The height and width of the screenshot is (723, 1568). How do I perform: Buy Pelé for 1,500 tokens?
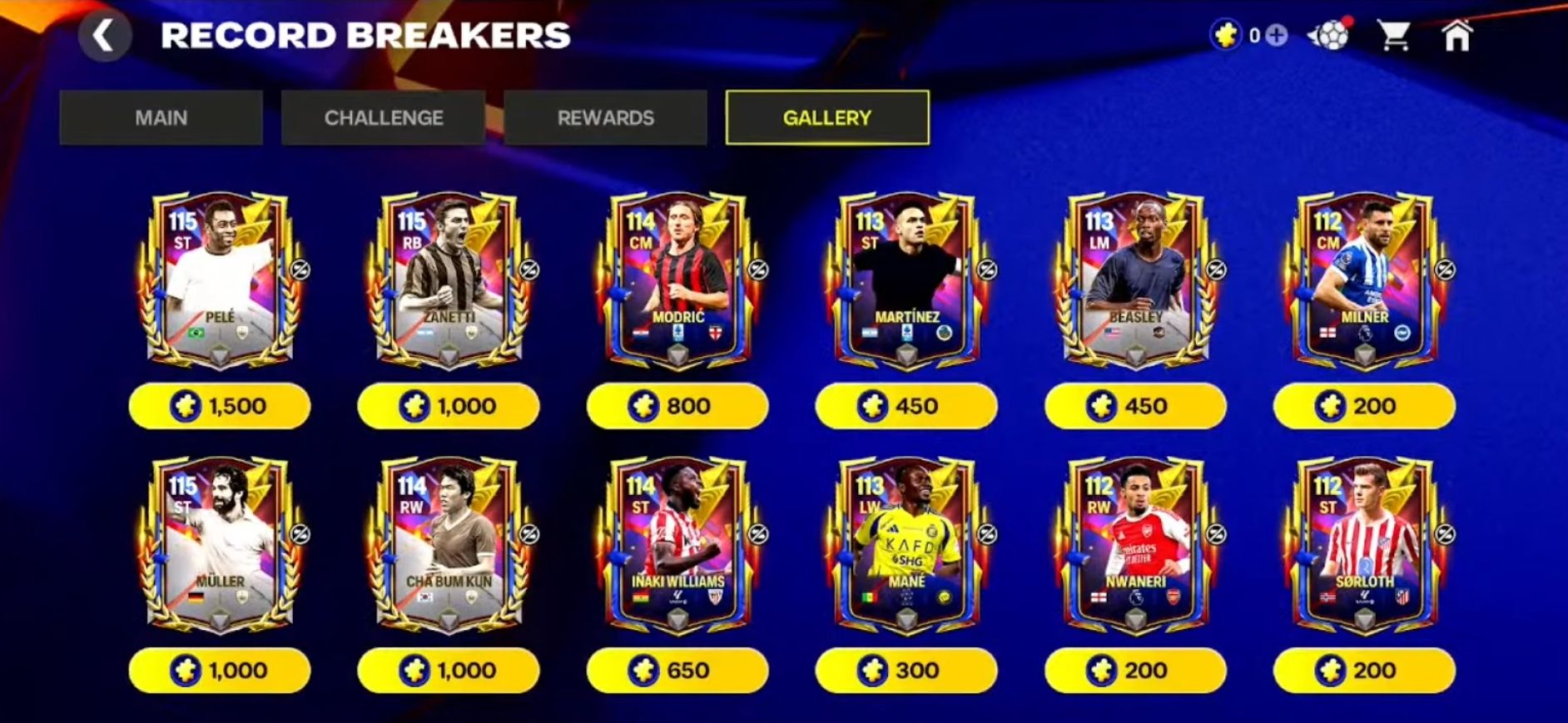click(220, 406)
